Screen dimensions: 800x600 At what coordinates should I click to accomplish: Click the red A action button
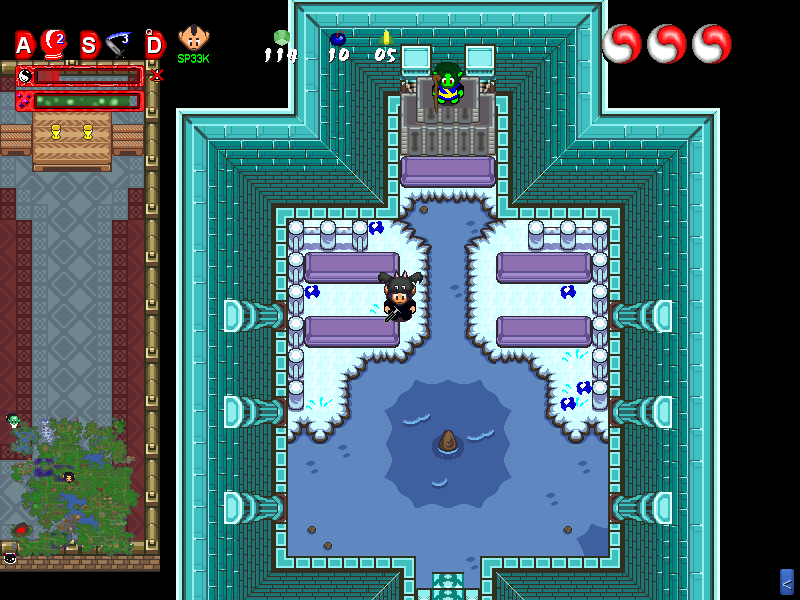24,45
